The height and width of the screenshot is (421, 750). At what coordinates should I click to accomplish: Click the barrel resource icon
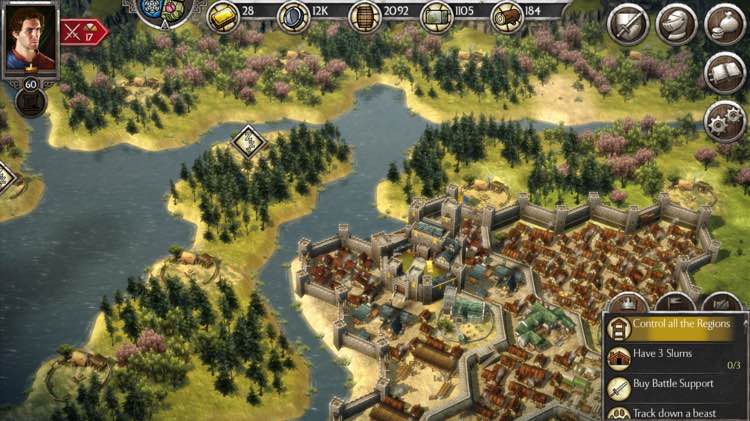click(364, 16)
